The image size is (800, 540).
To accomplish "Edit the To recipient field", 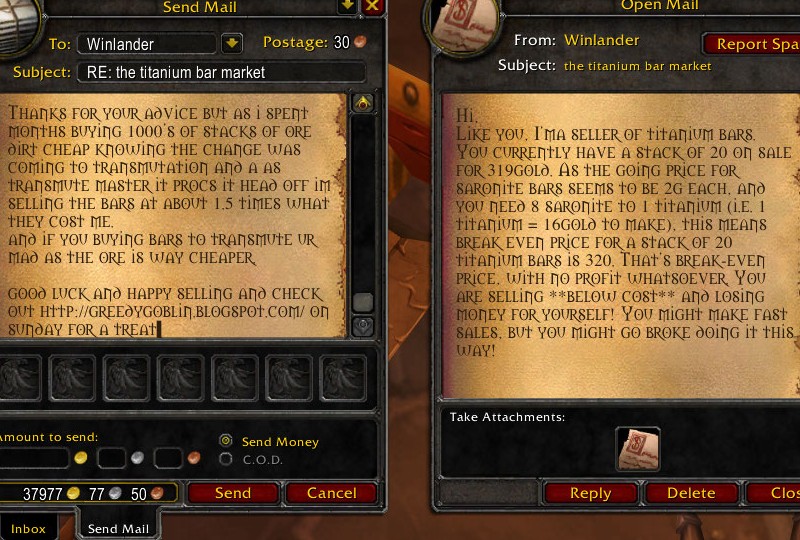I will tap(150, 44).
